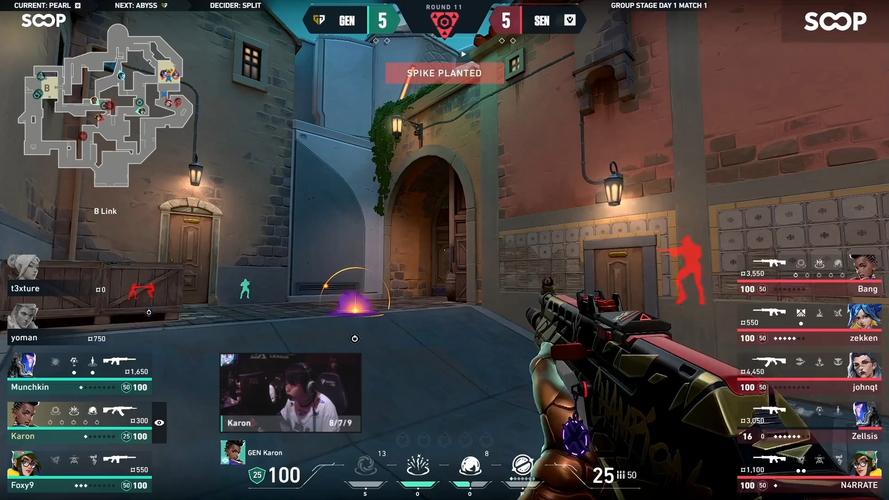Activate the burst splash ability icon

pyautogui.click(x=418, y=466)
